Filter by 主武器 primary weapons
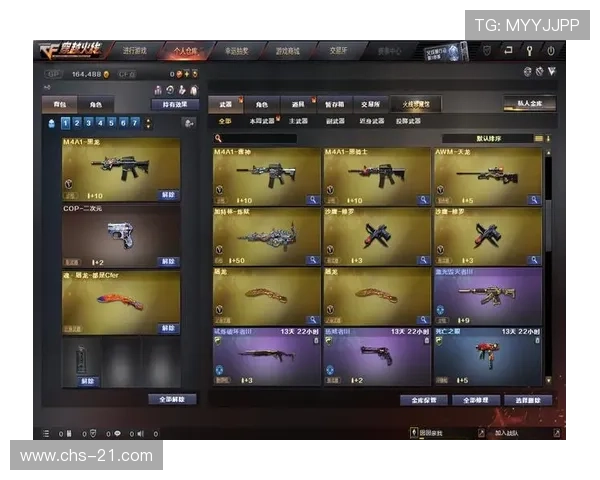Viewport: 600px width, 480px height. point(298,121)
